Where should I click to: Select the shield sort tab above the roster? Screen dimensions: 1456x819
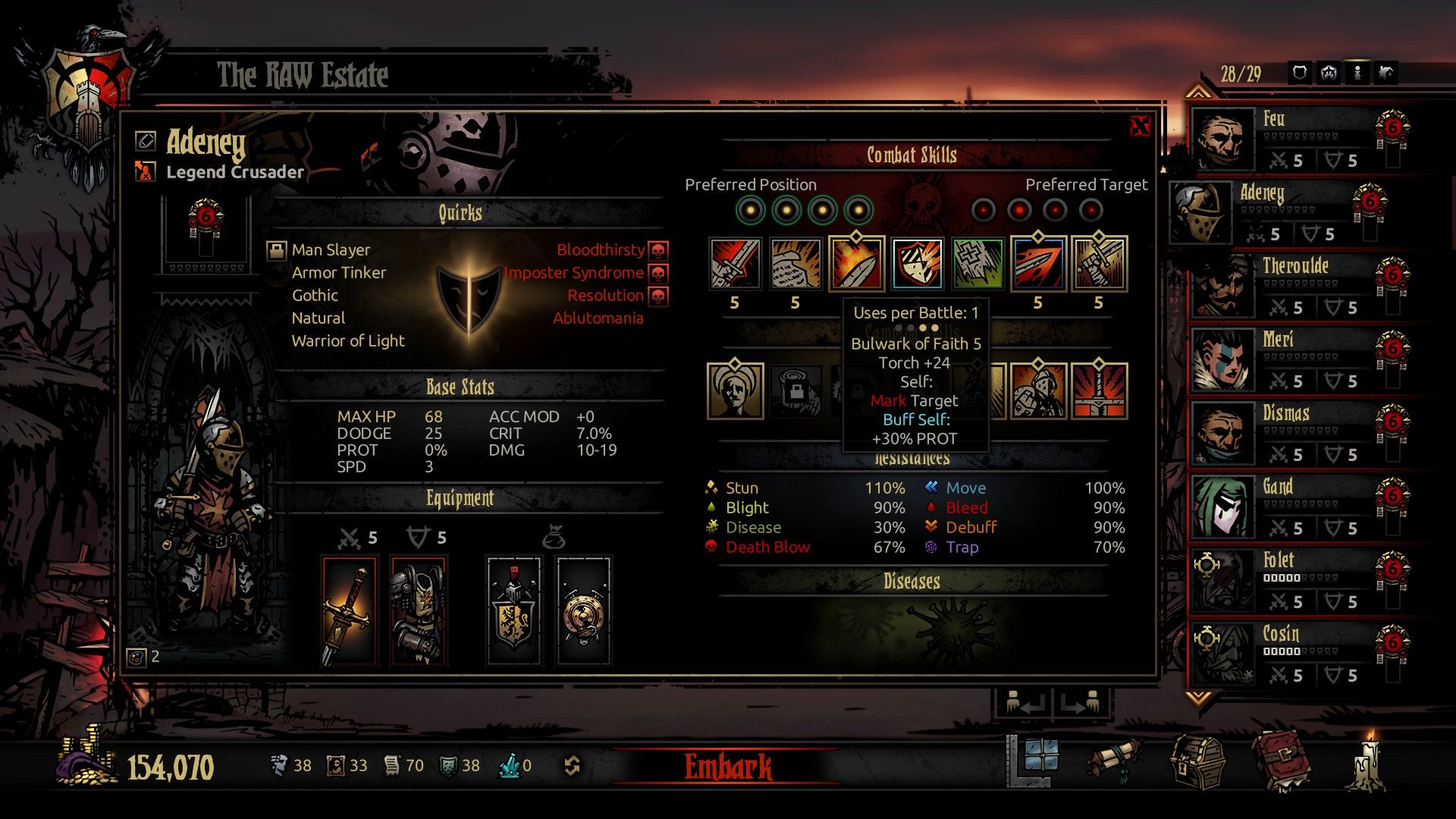pos(1301,74)
